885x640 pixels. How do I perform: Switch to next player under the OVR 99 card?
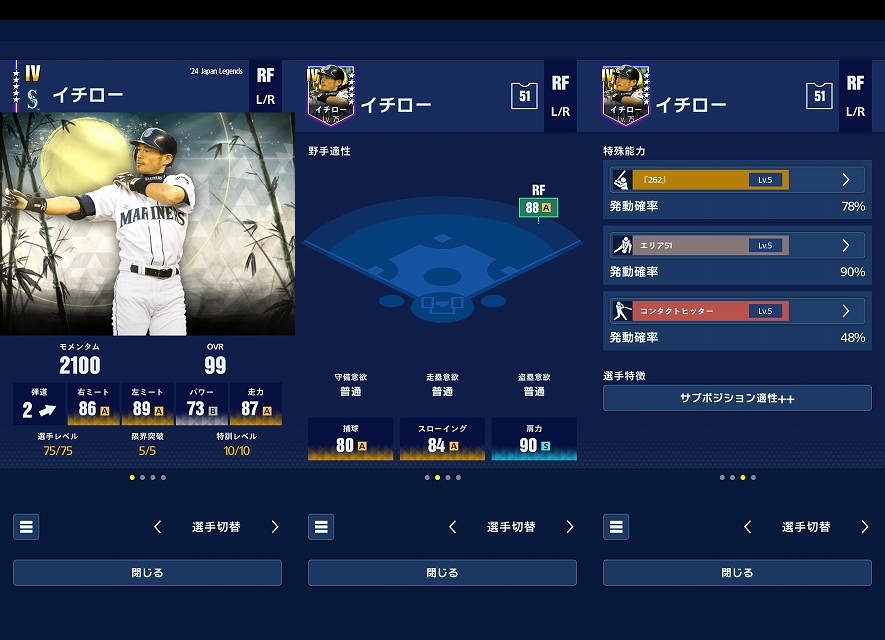point(275,527)
